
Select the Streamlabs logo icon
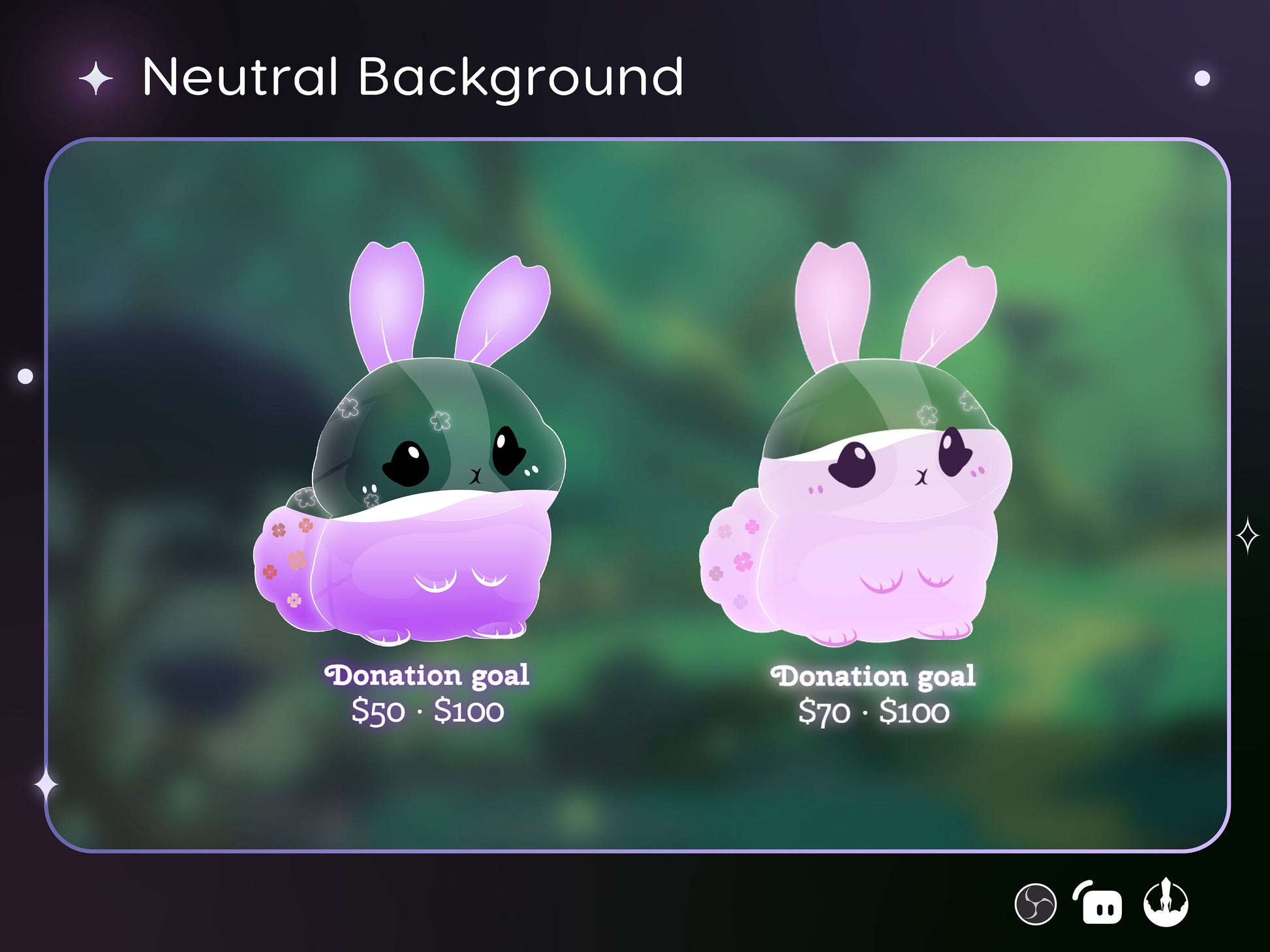click(x=1099, y=904)
